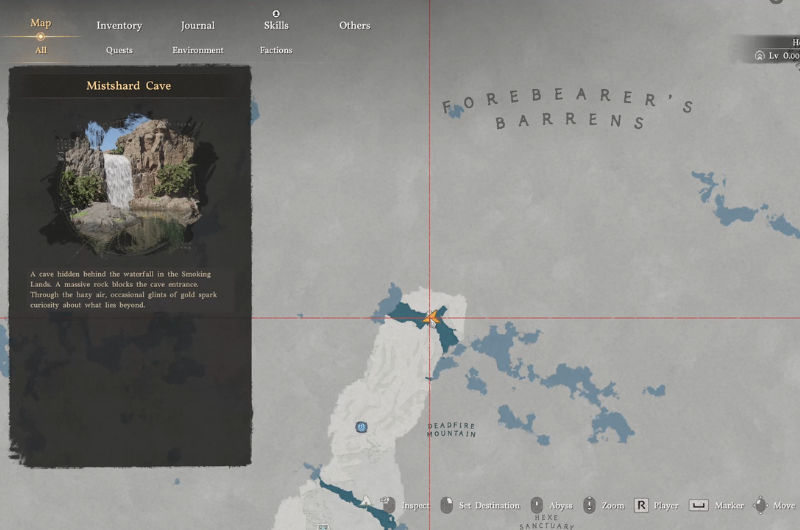Filter the map by Quests
This screenshot has width=800, height=530.
tap(119, 50)
